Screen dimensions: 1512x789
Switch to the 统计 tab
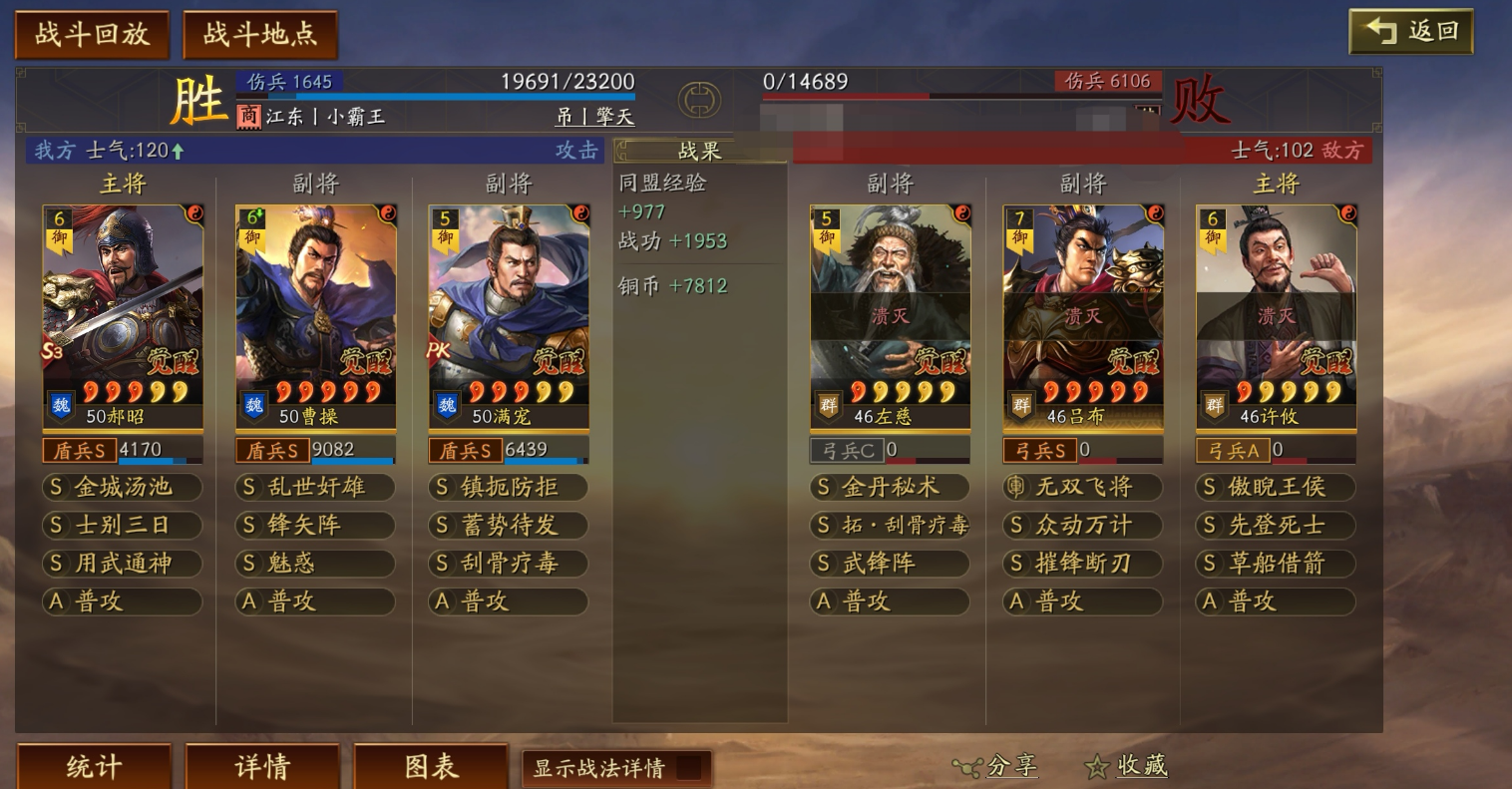pos(93,766)
